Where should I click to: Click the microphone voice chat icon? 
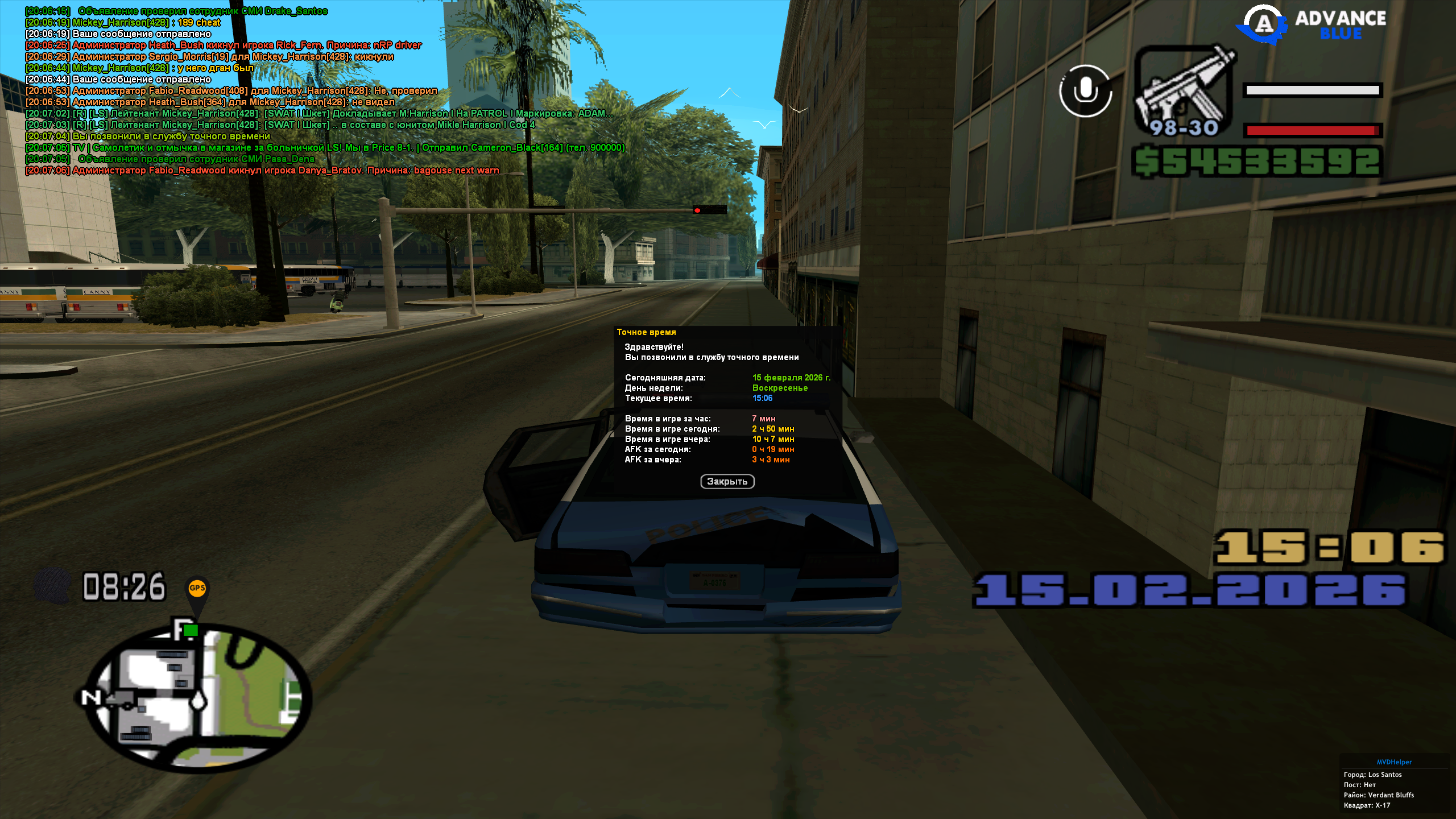(1085, 91)
